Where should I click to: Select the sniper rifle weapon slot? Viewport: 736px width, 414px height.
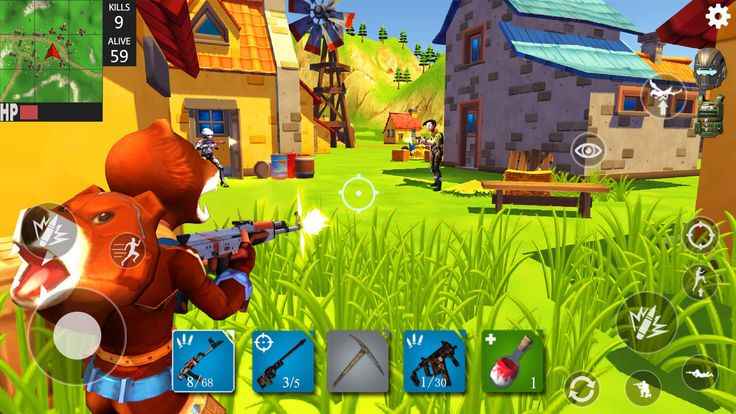tap(282, 360)
